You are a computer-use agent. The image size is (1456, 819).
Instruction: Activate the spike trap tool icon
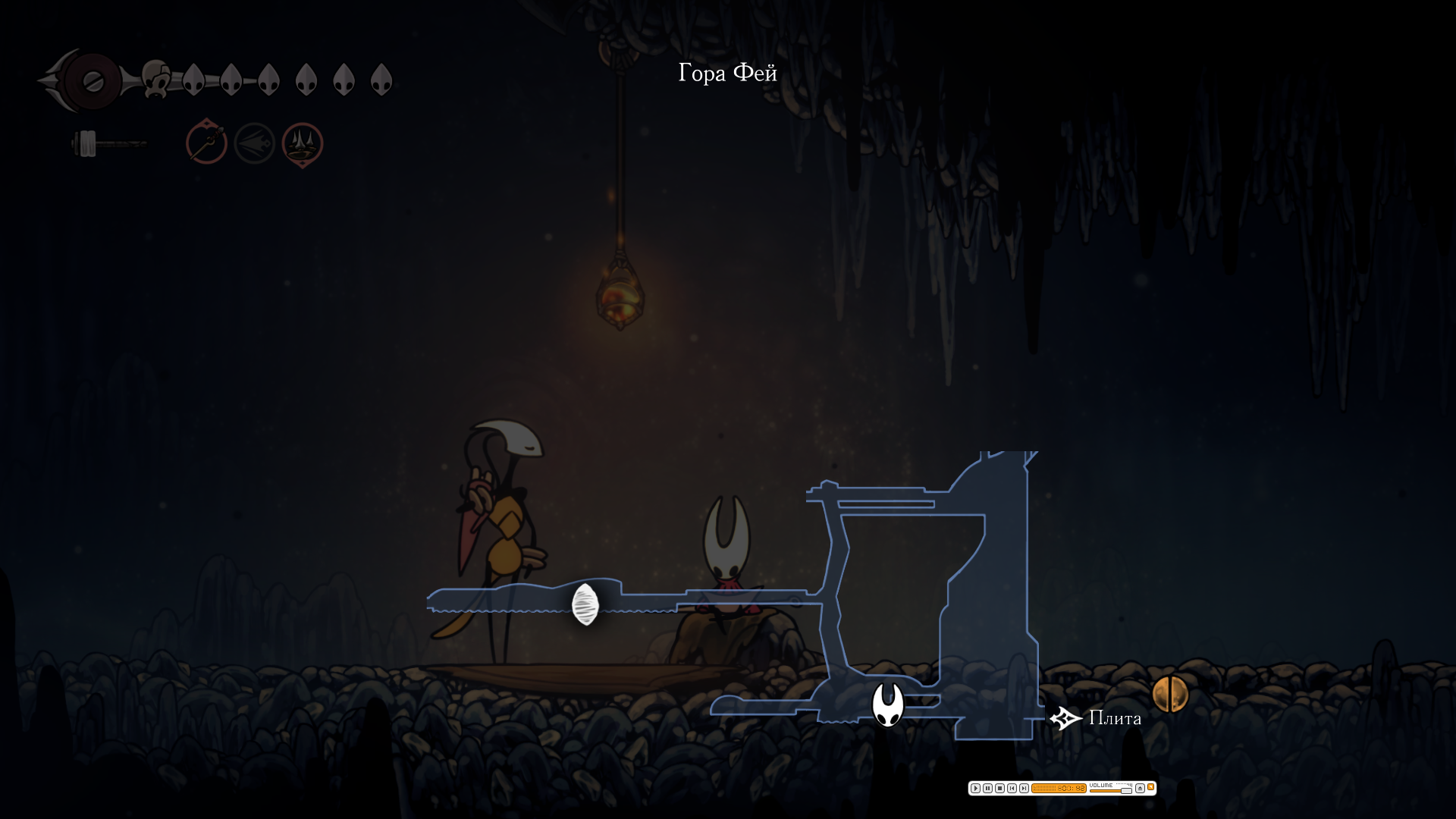tap(303, 143)
